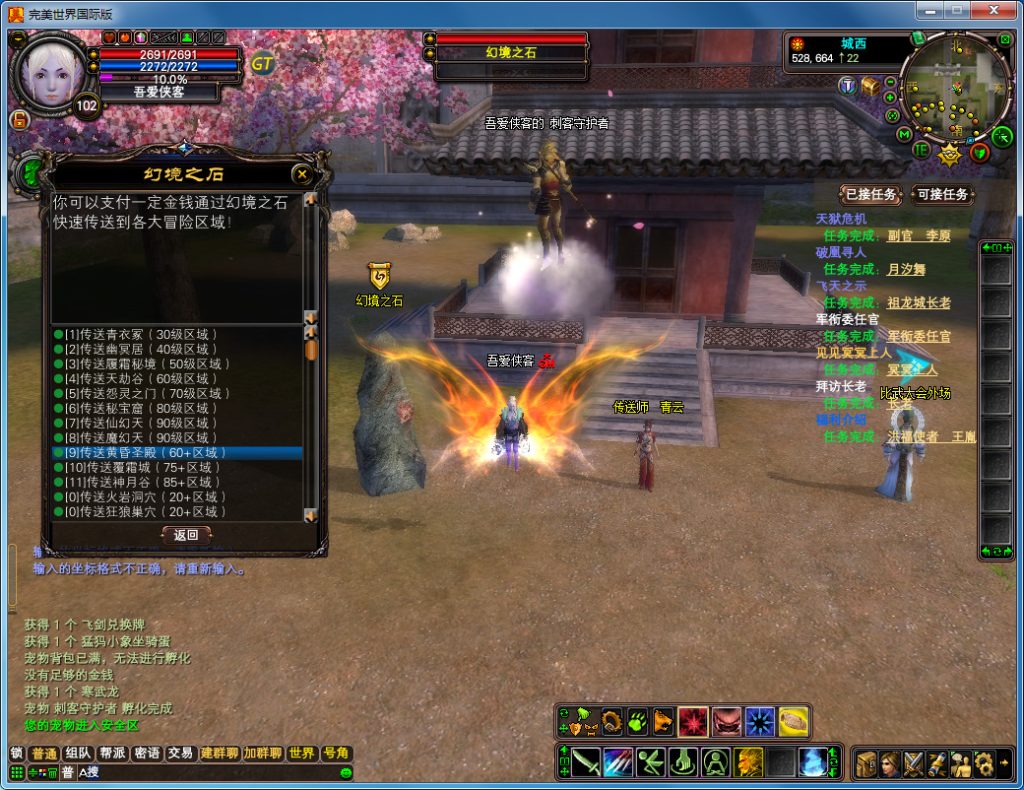Select teleport to 青衣冢 (30级区域)

[140, 334]
